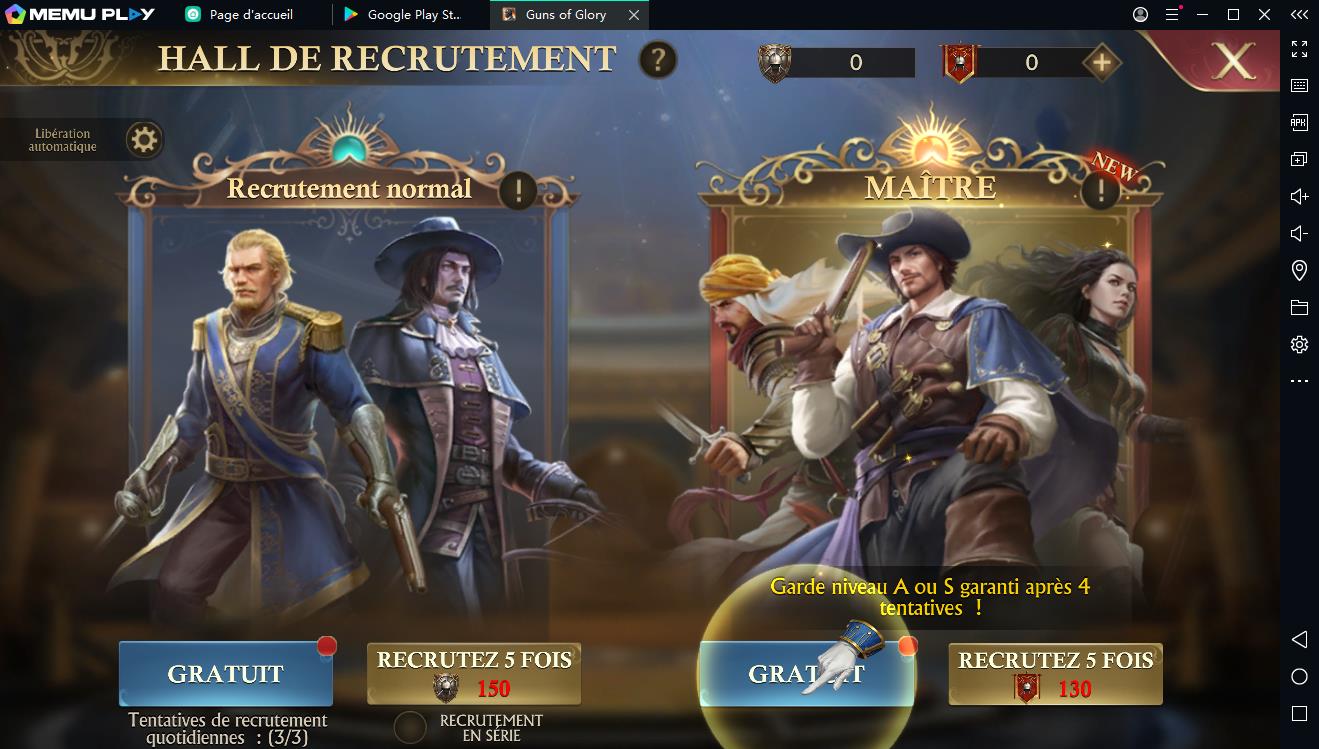Show Maître recruitment info details
Image resolution: width=1319 pixels, height=749 pixels.
(1101, 189)
